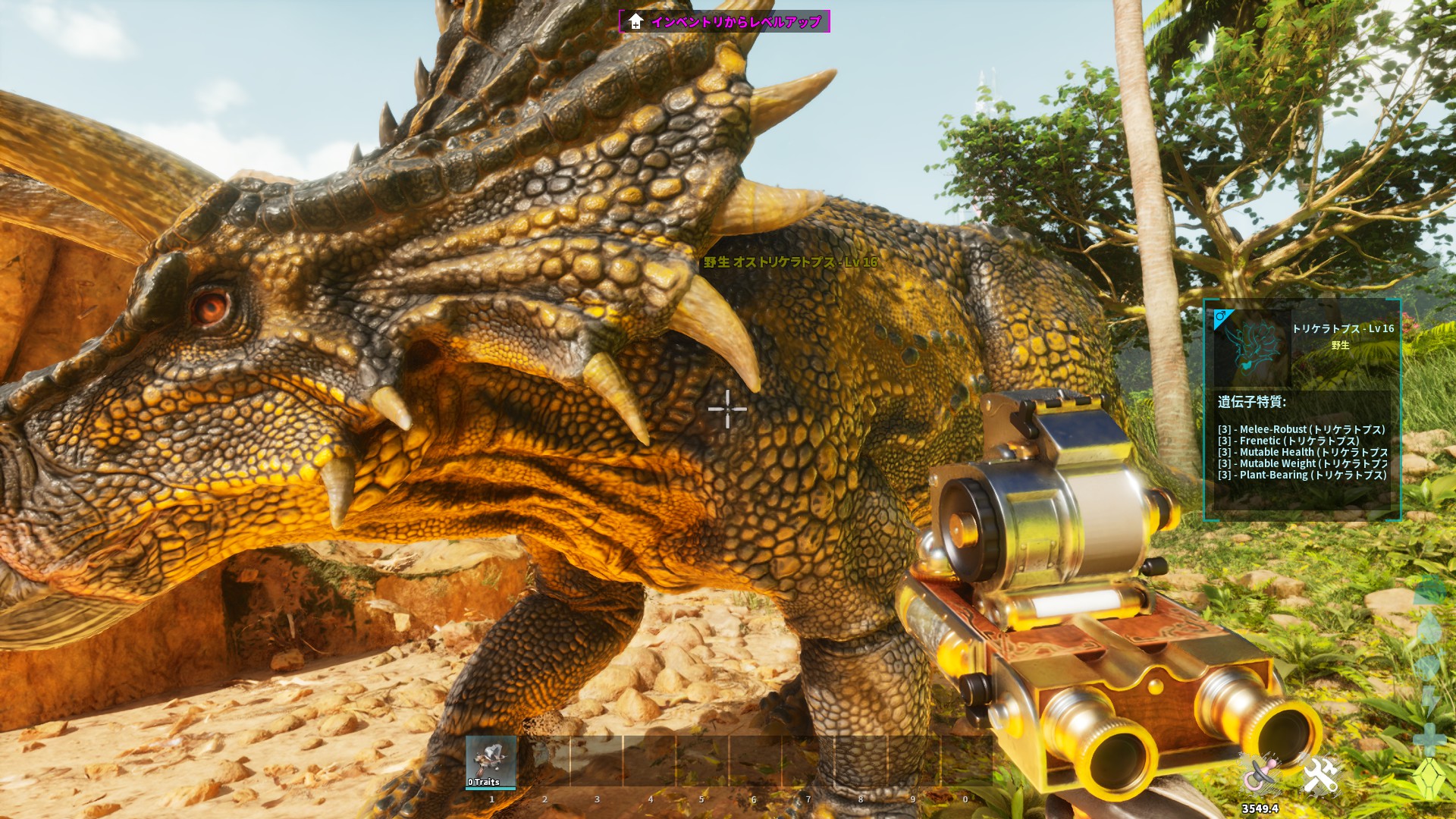Select the '0 Traits' scanner hotbar slot

coord(491,762)
